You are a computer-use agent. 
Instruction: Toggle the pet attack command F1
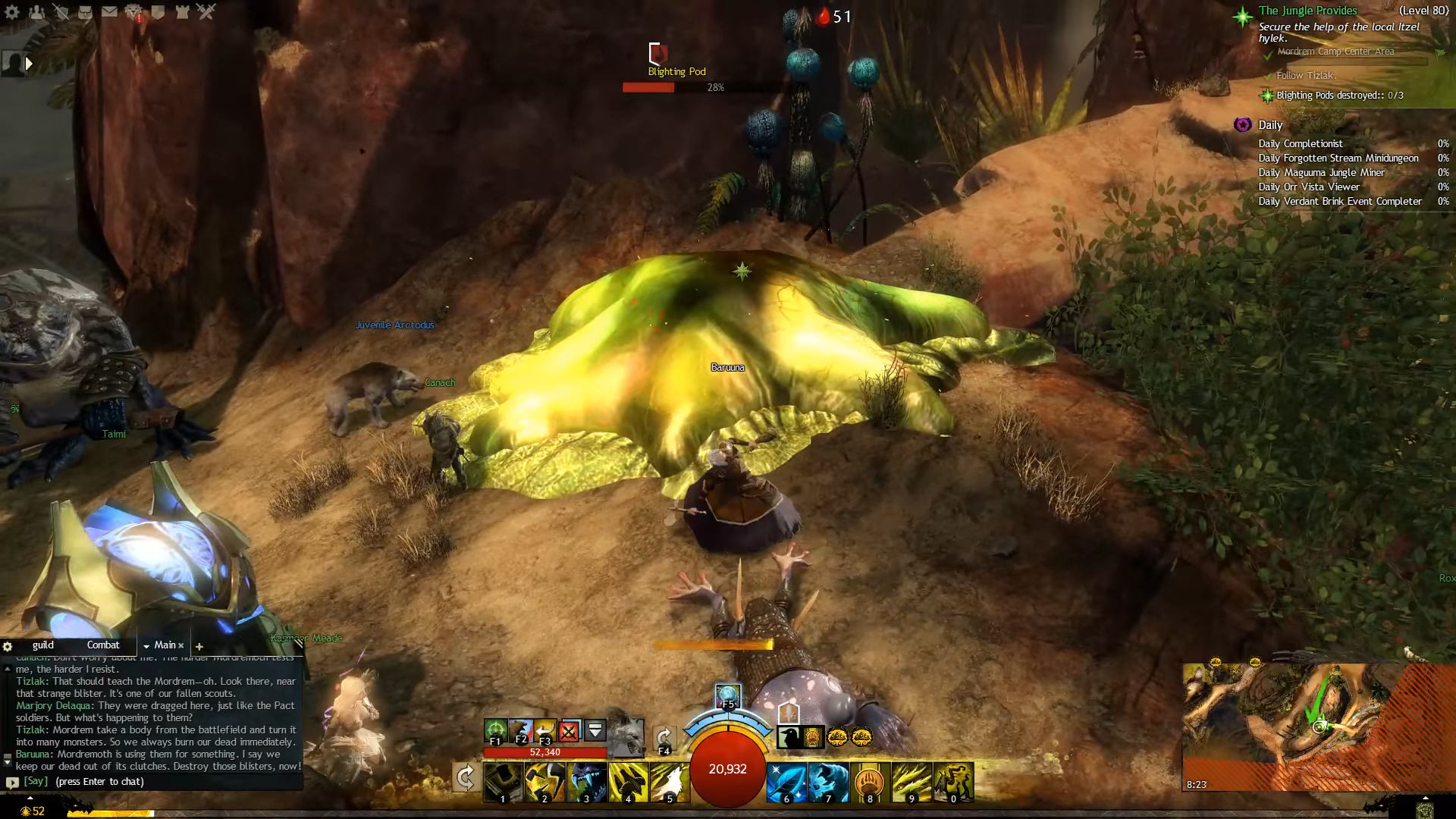495,730
